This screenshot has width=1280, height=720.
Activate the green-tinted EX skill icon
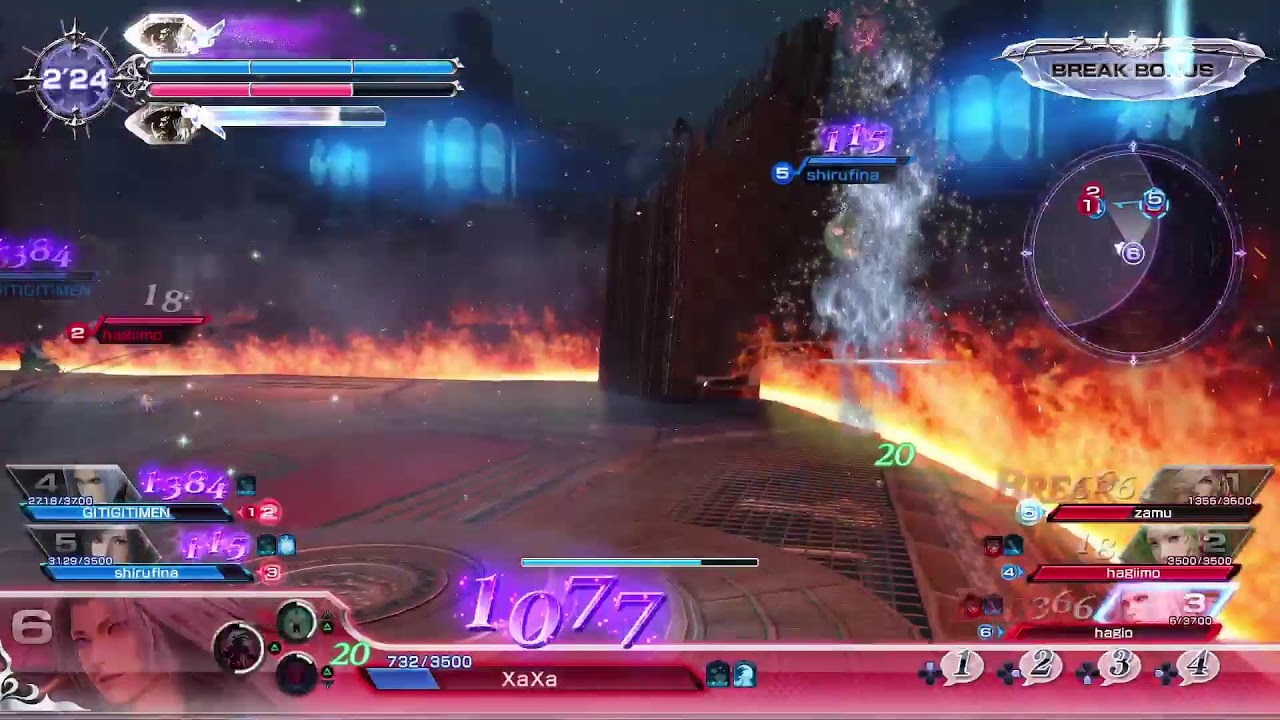296,622
